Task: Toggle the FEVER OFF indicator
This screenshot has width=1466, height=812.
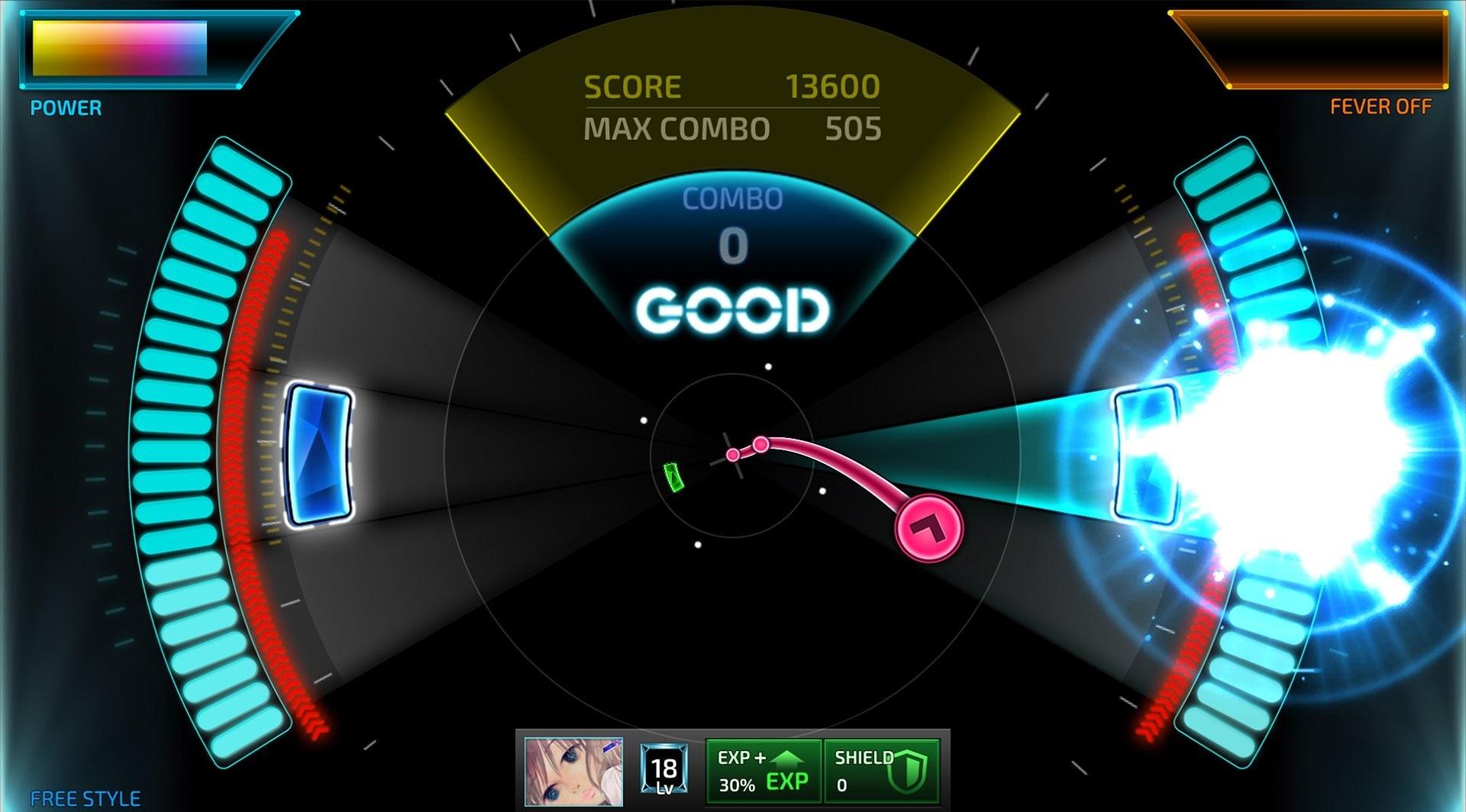Action: point(1380,106)
